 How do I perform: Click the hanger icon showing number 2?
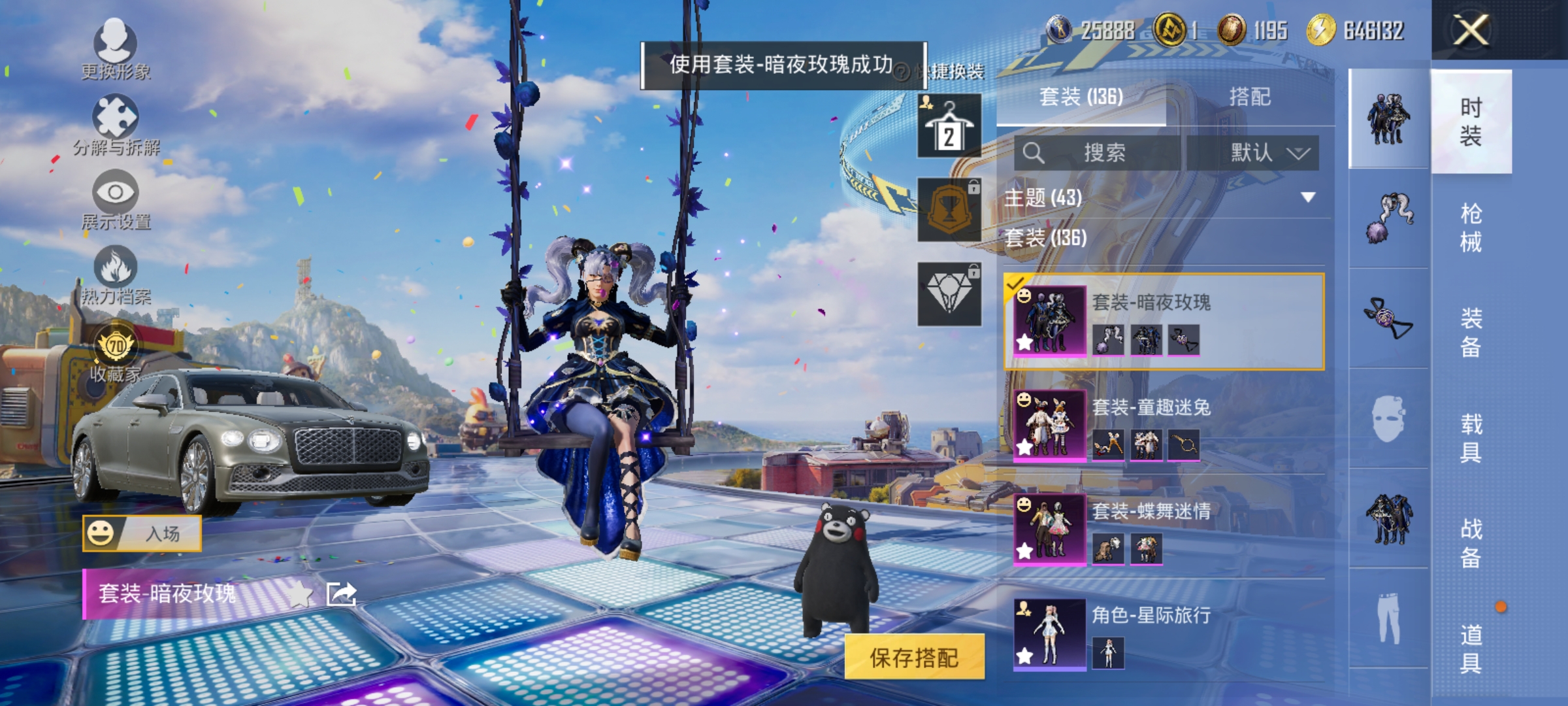click(951, 124)
